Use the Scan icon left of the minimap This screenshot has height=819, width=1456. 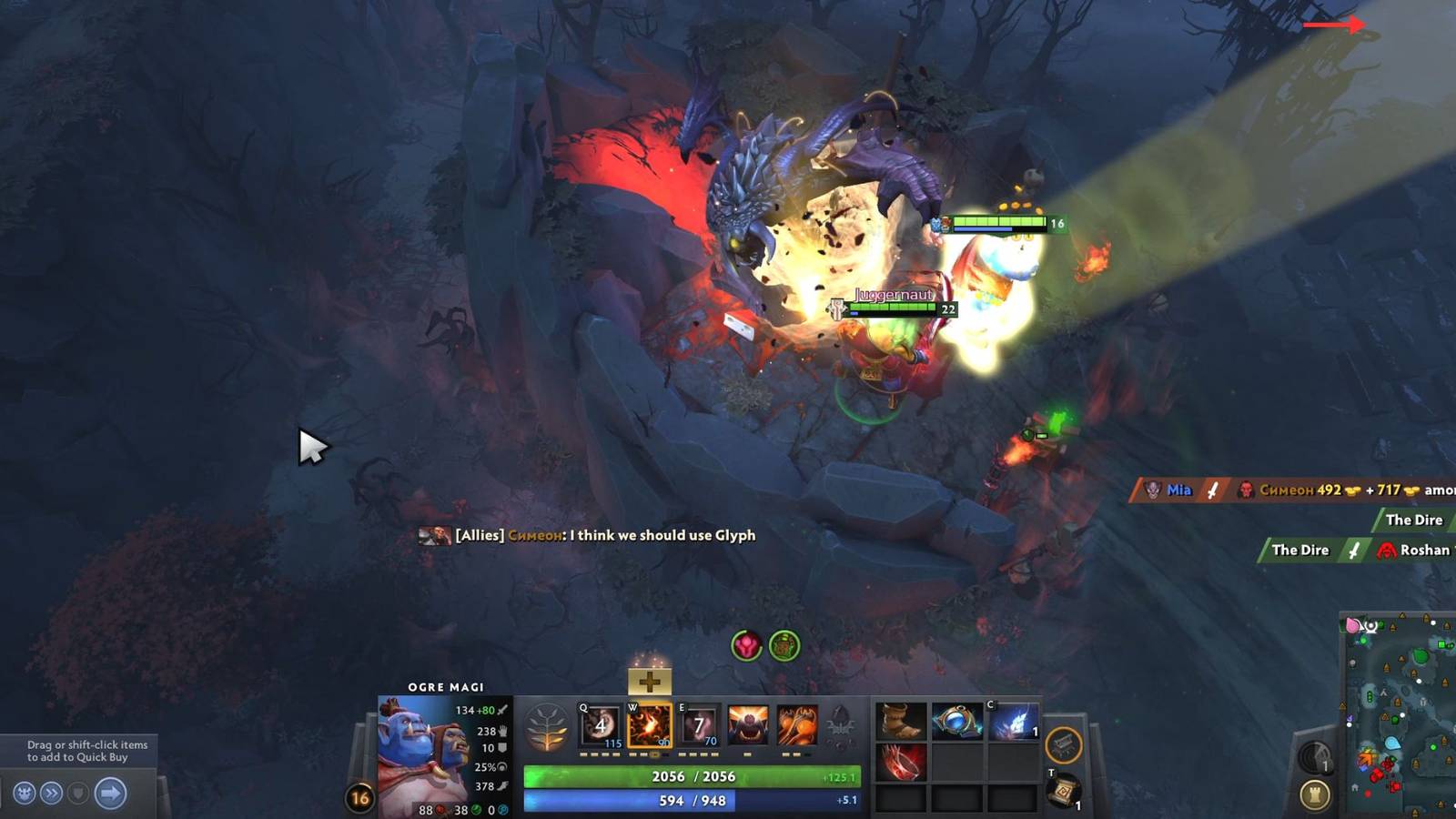pyautogui.click(x=1313, y=755)
